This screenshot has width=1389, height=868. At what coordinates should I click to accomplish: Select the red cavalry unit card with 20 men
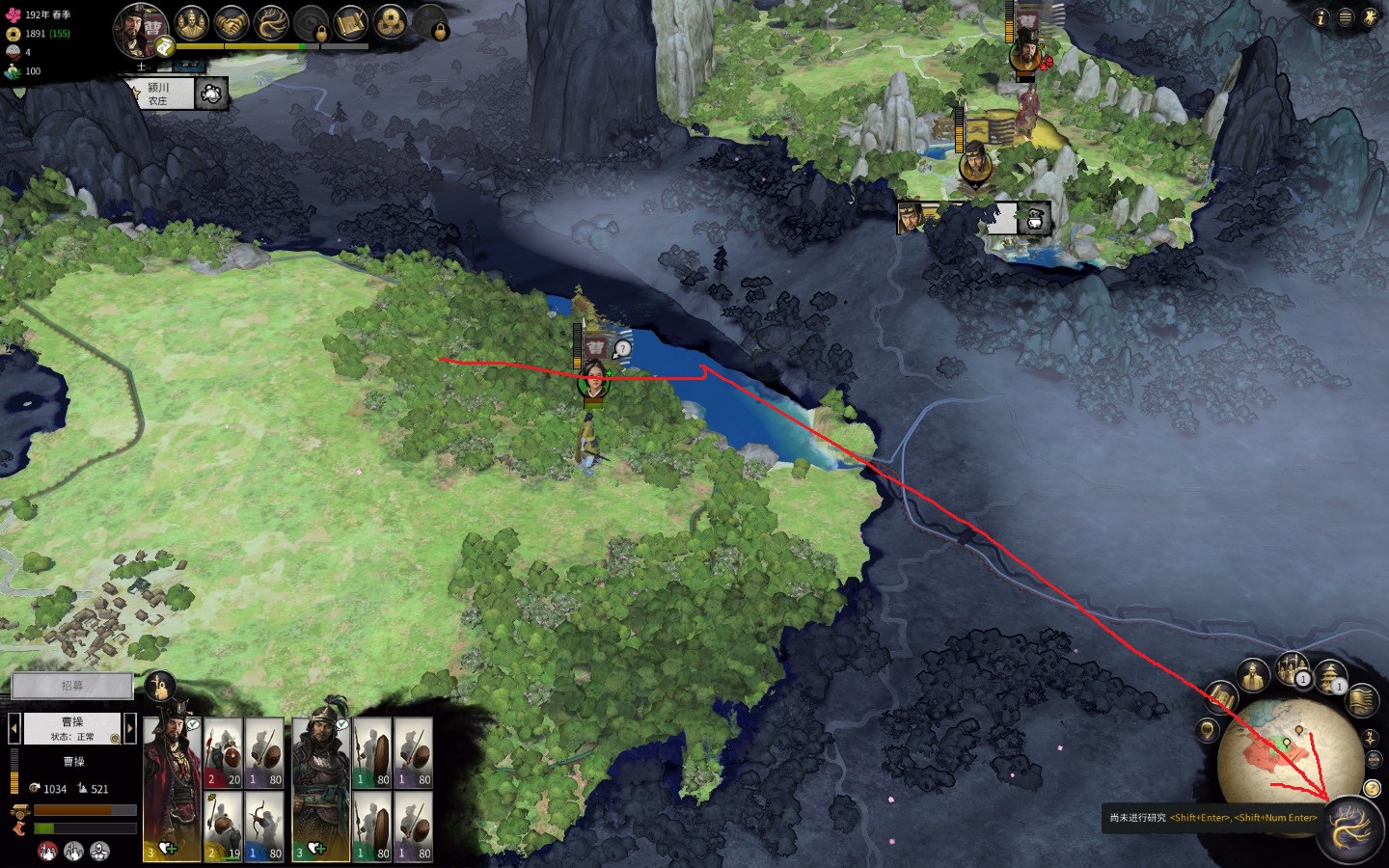coord(223,753)
